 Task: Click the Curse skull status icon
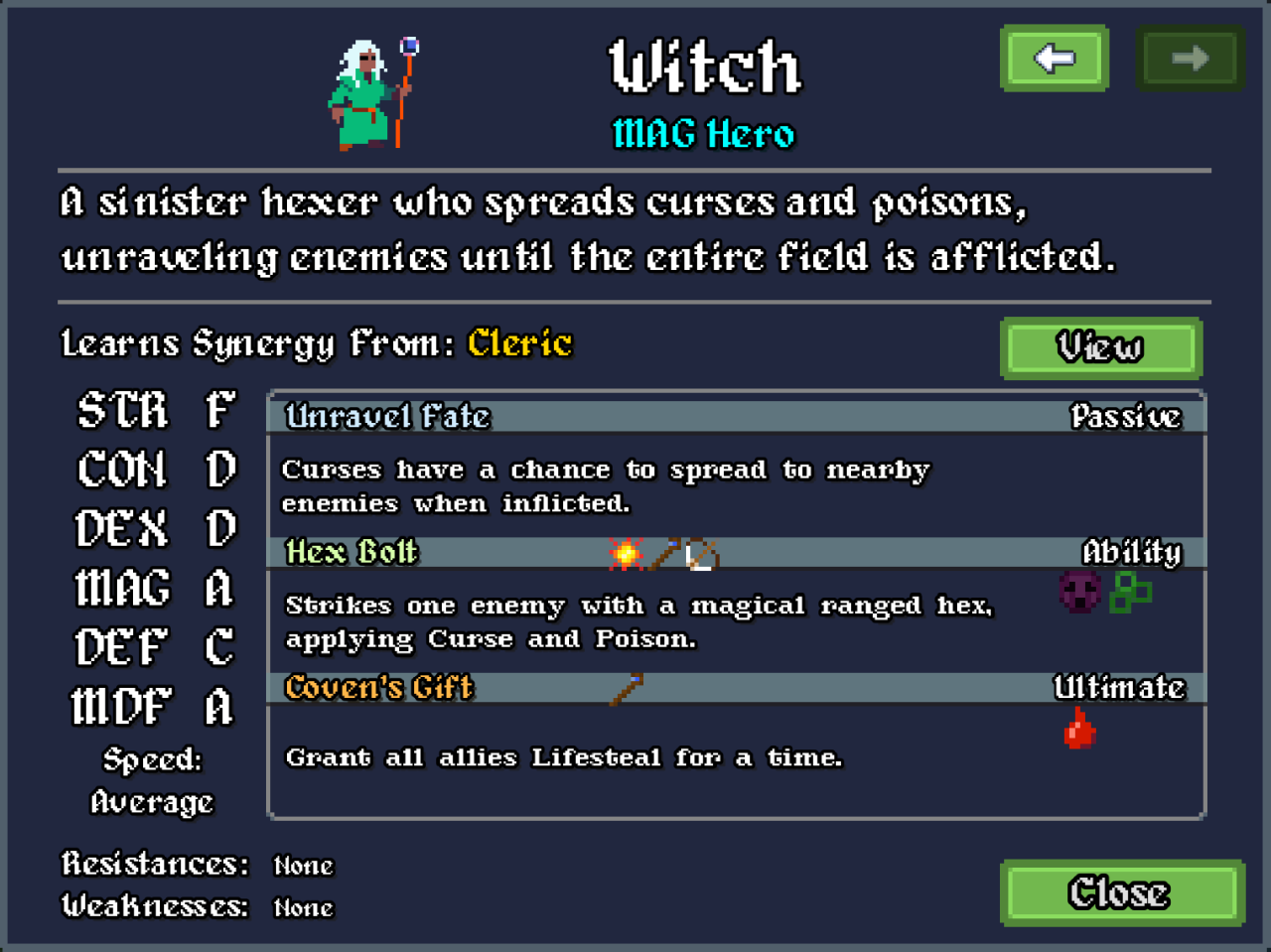[x=1080, y=593]
